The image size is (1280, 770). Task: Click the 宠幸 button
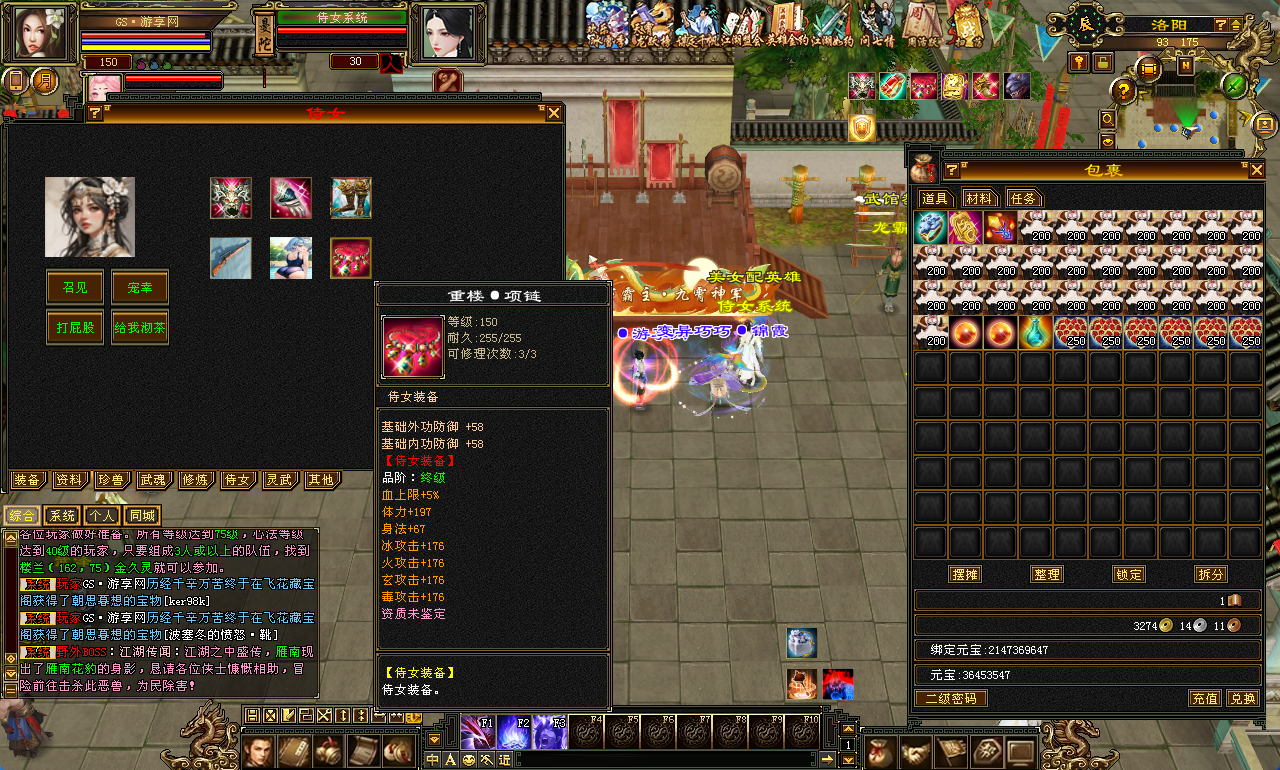coord(139,287)
